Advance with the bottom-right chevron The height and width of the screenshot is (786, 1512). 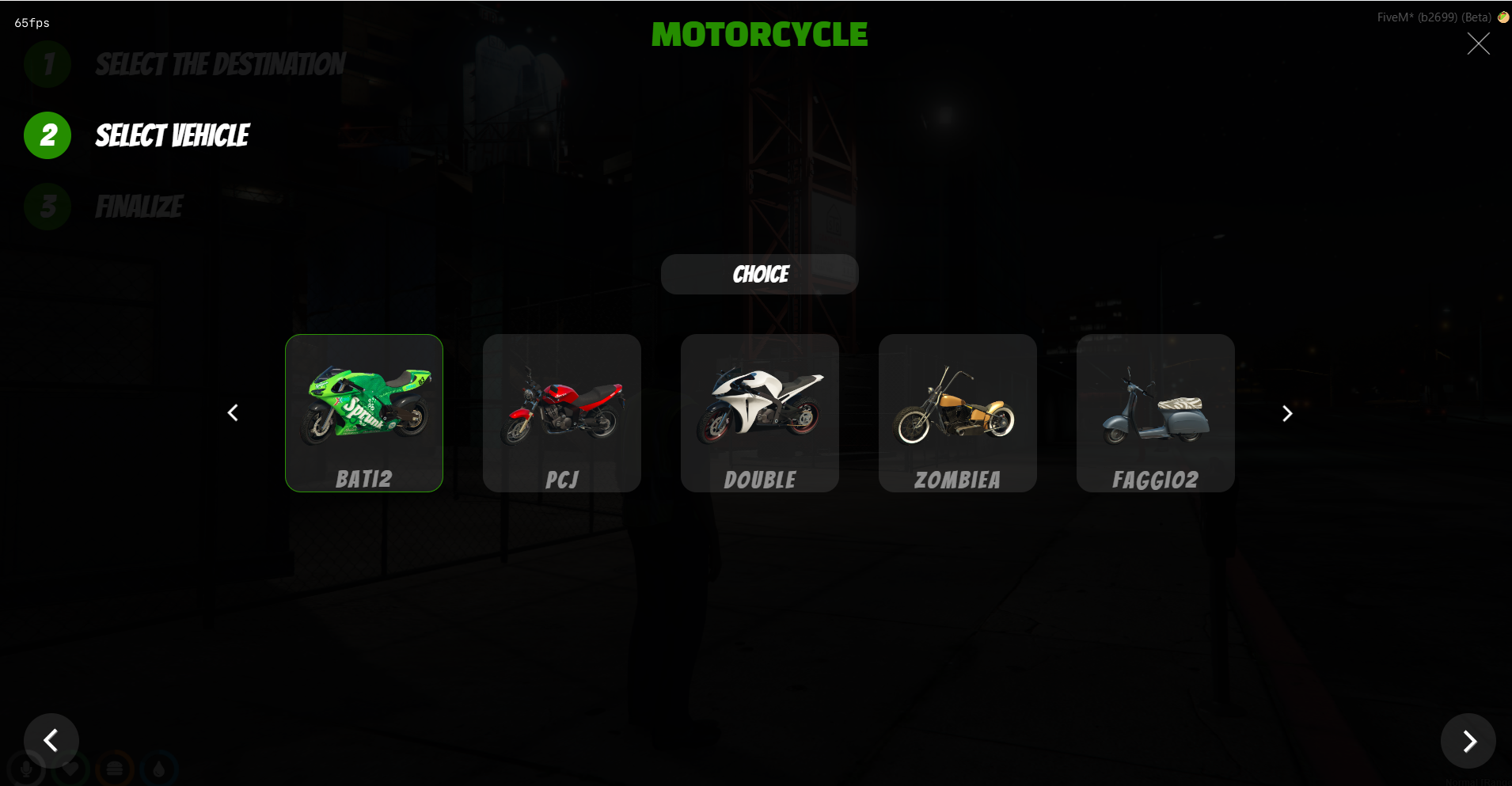1468,741
